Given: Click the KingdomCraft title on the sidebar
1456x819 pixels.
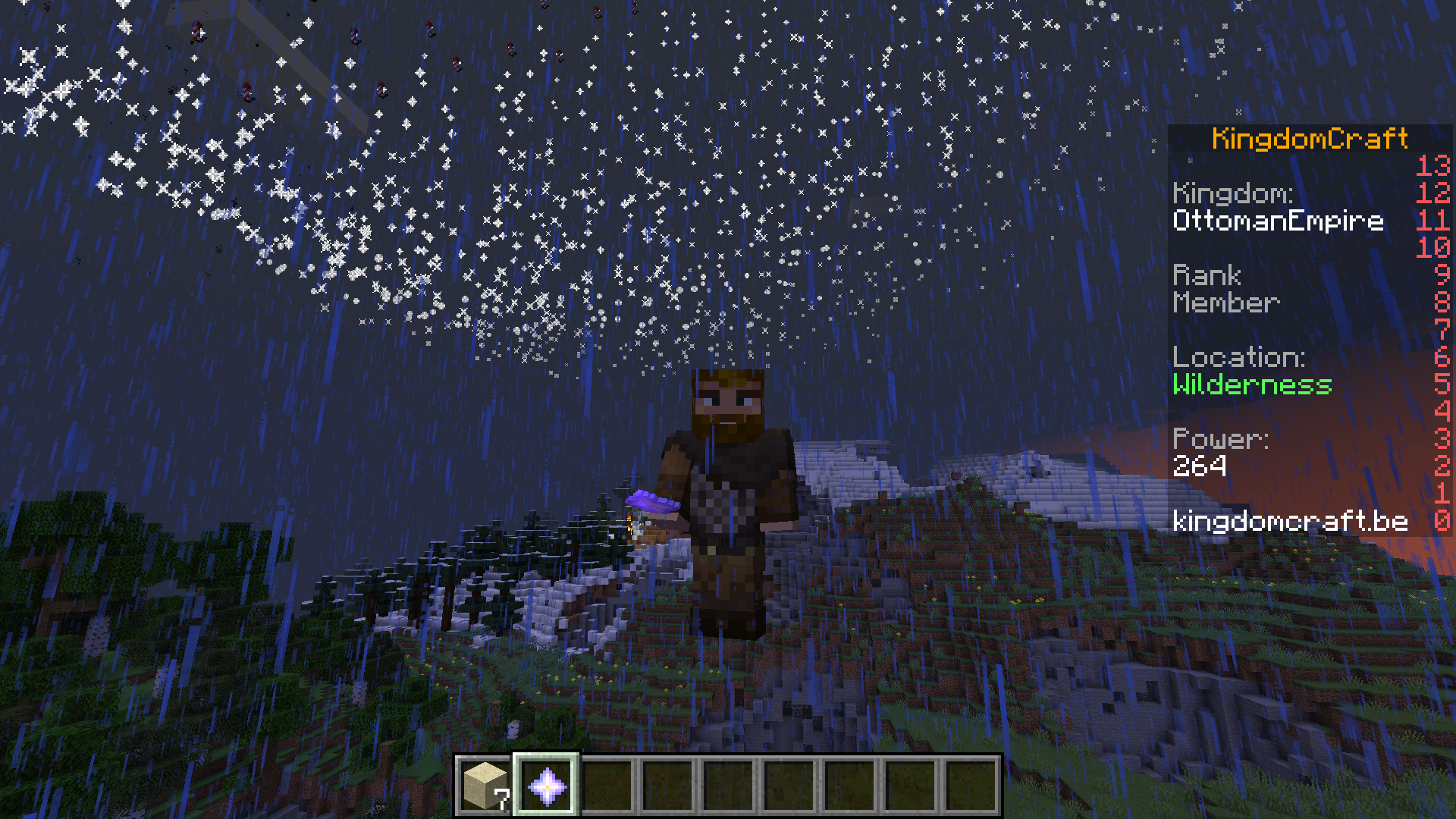Looking at the screenshot, I should (1310, 137).
